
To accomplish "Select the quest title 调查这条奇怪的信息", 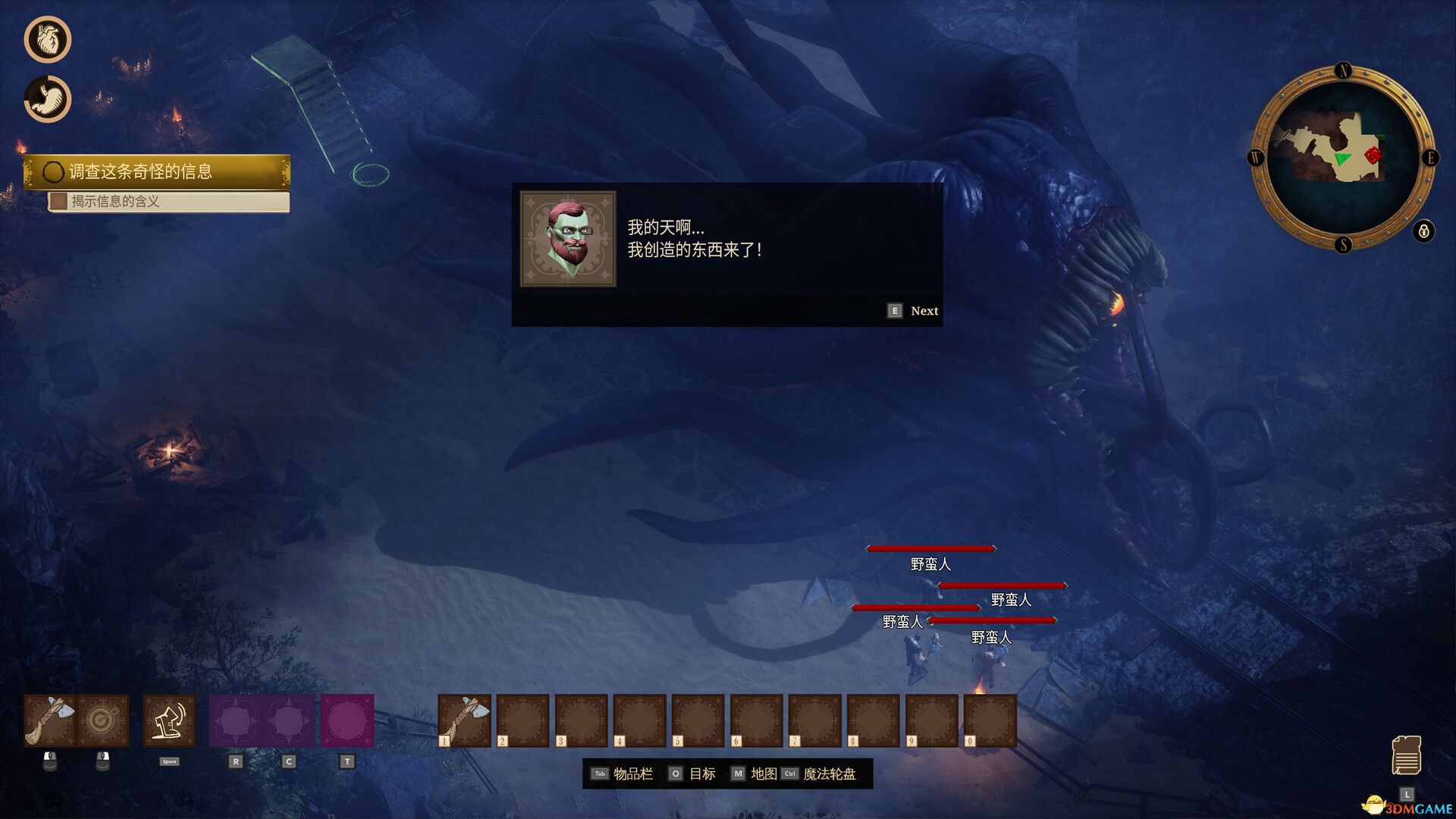I will (141, 172).
